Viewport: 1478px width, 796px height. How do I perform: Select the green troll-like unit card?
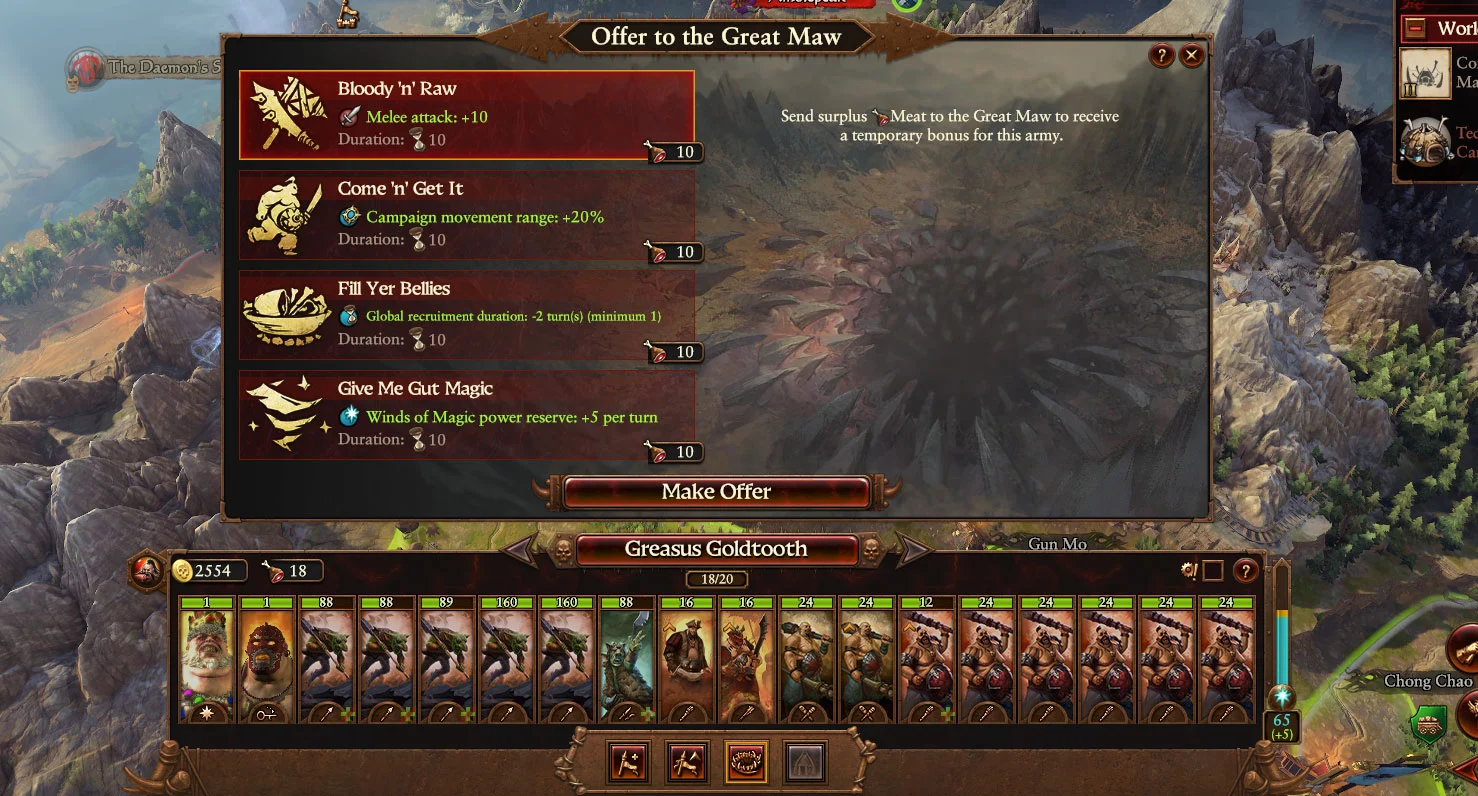coord(627,660)
